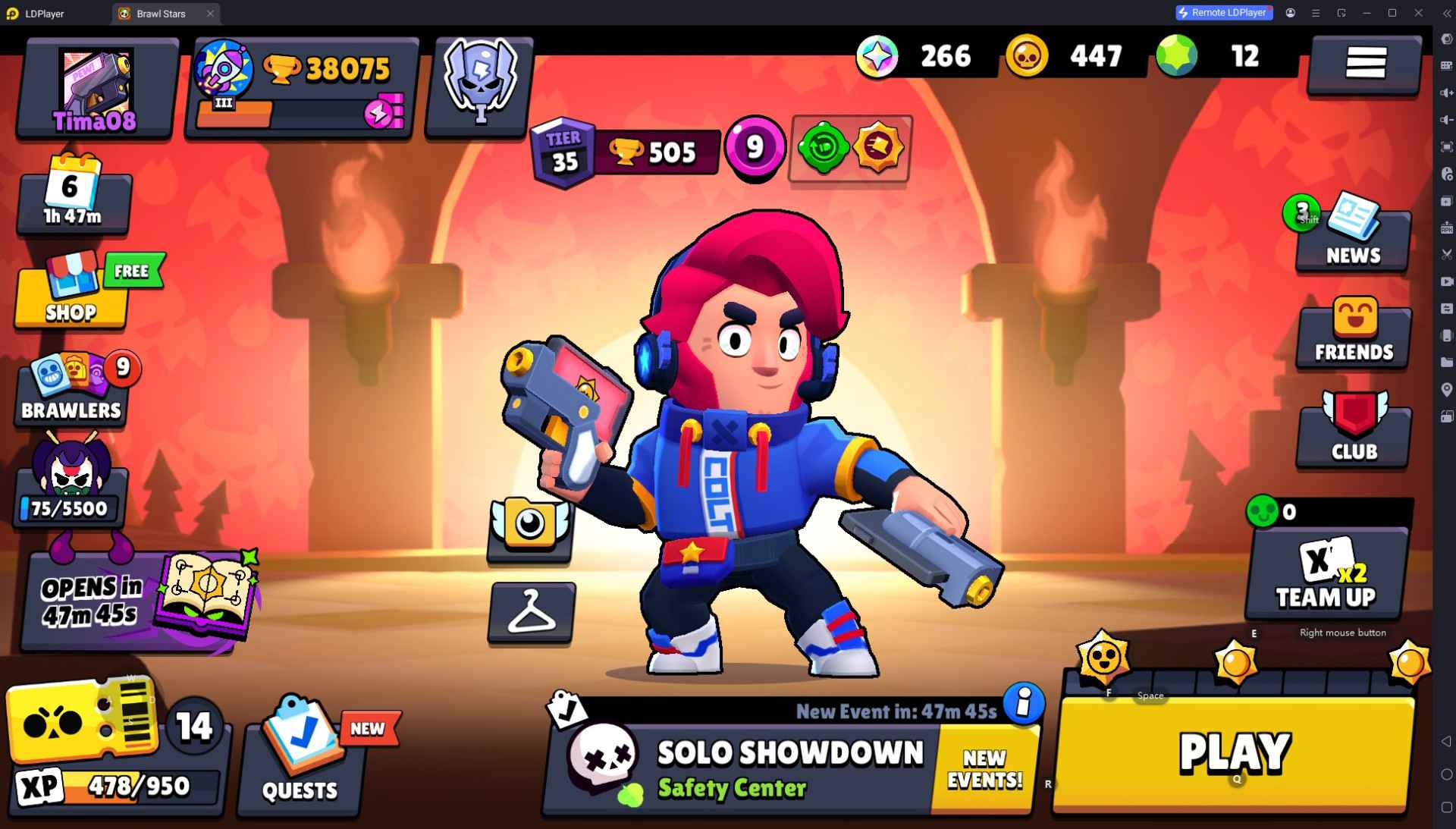1456x829 pixels.
Task: Select the Tier 35 badge
Action: [562, 150]
